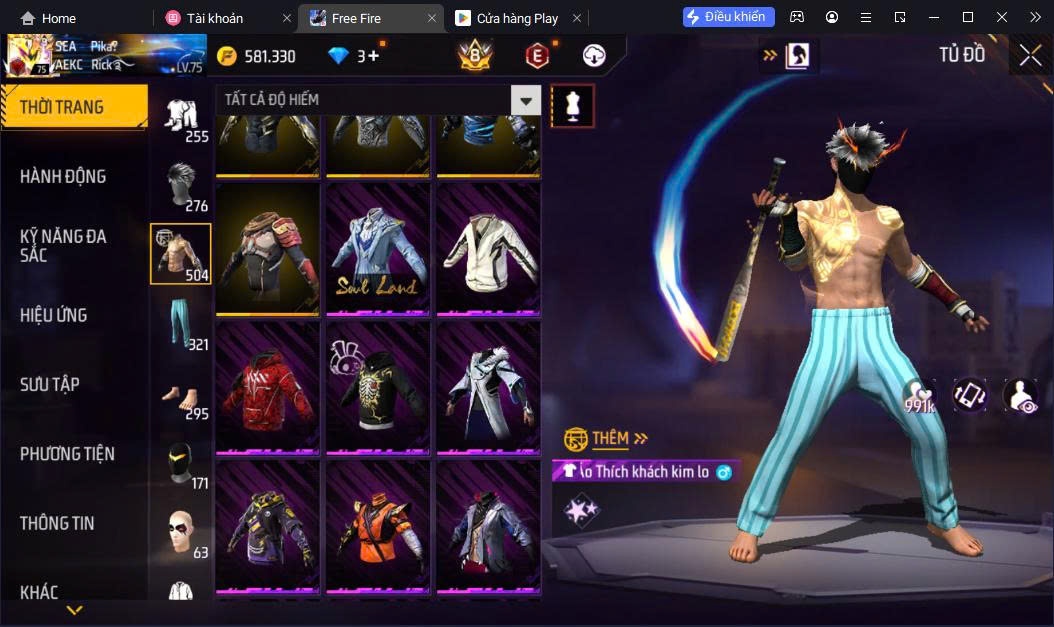Switch to the shoes subcategory with bare feet
This screenshot has height=627, width=1054.
(x=180, y=394)
